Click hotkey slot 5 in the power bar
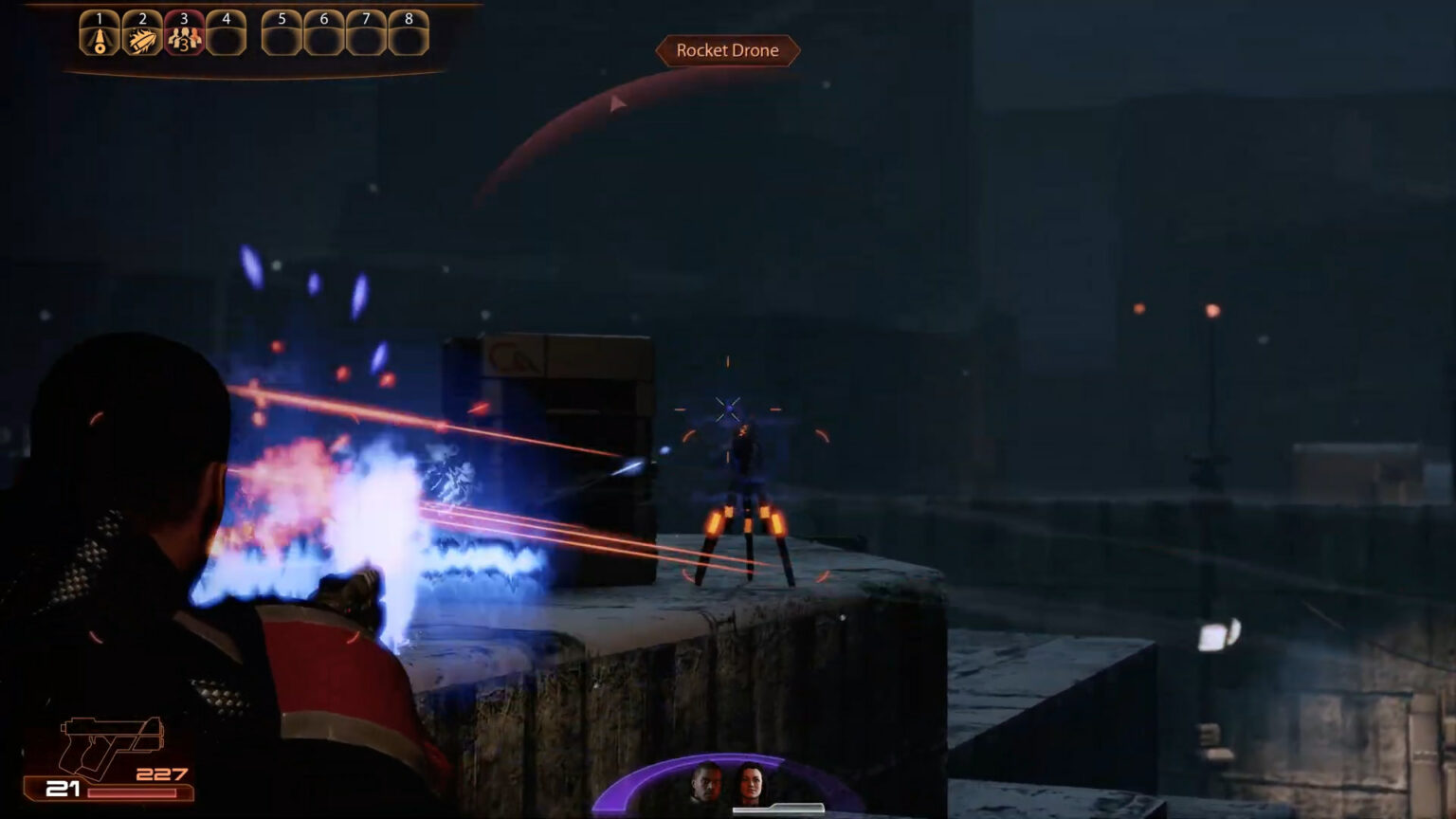 click(283, 31)
